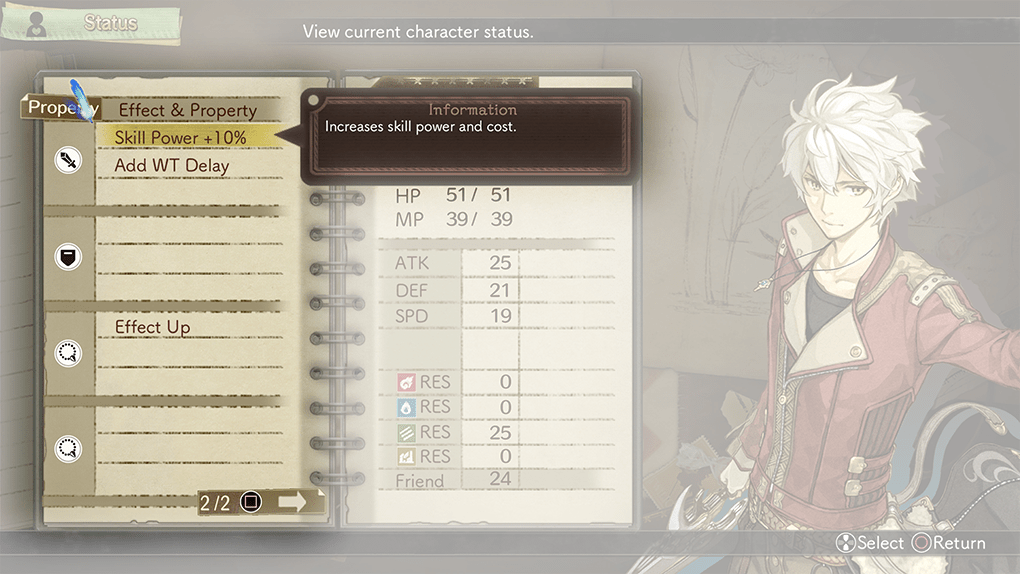Screen dimensions: 1020x574
Task: Go to next page with the arrow
Action: [292, 502]
